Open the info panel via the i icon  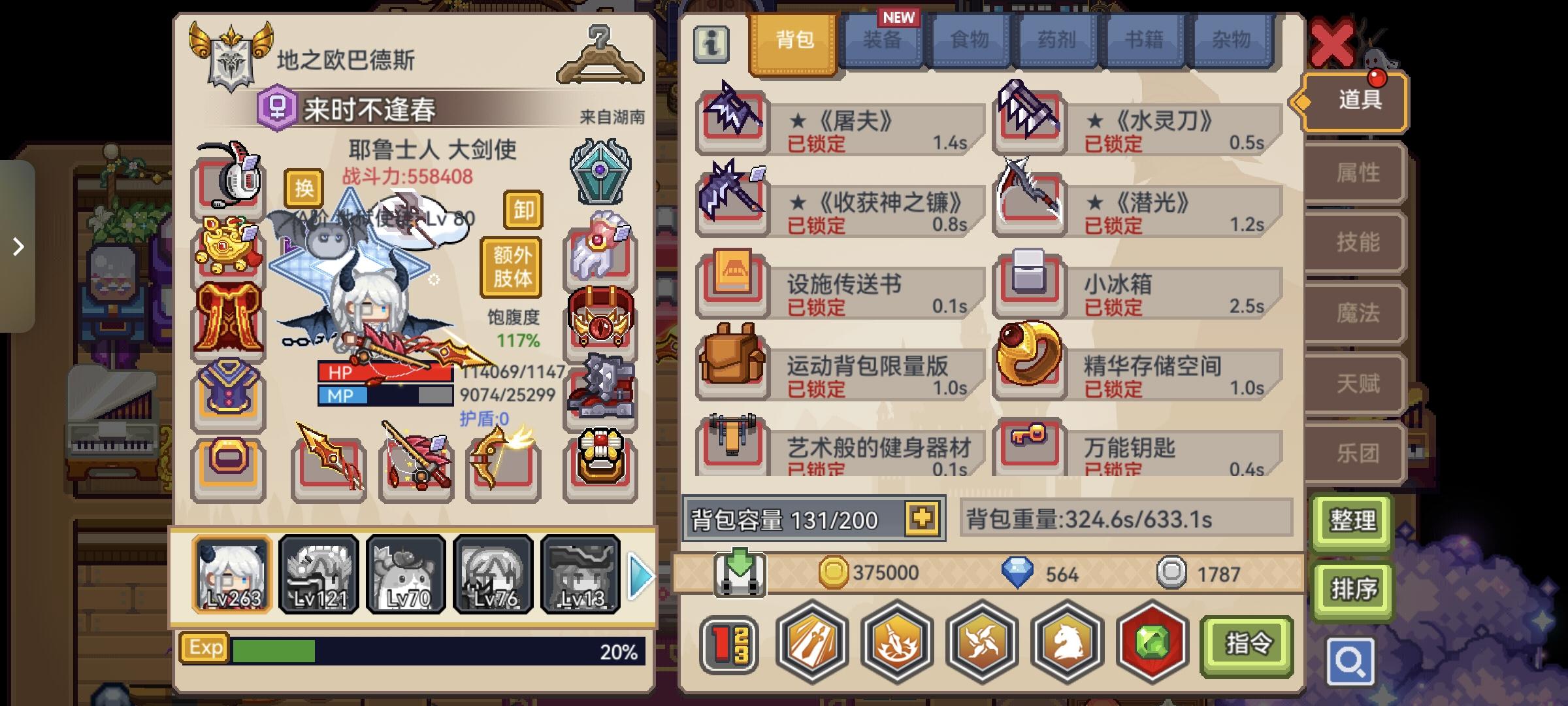coord(711,42)
